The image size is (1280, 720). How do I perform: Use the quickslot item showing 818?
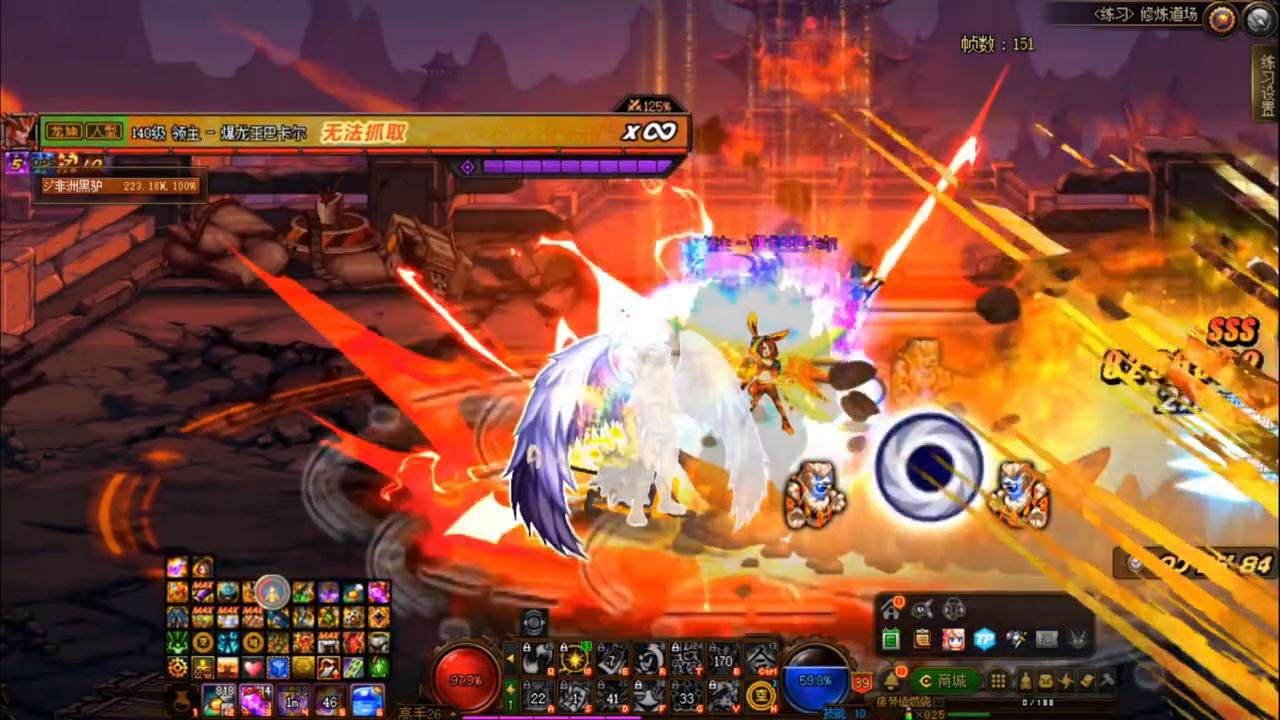tap(217, 699)
